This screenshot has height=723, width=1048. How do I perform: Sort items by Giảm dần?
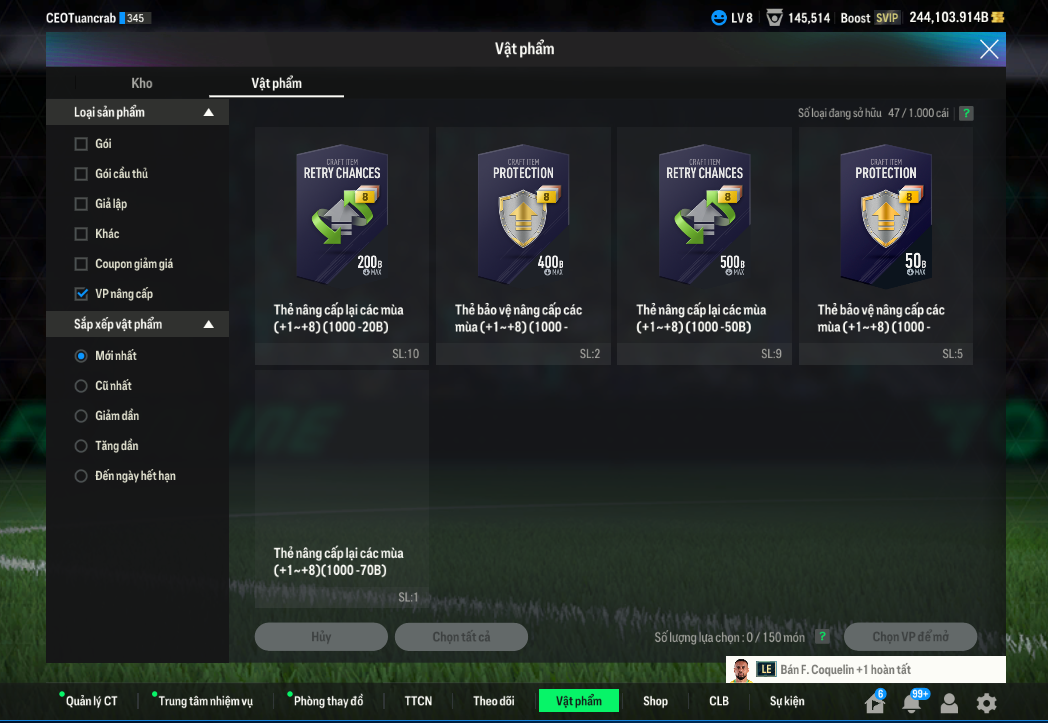pos(82,416)
